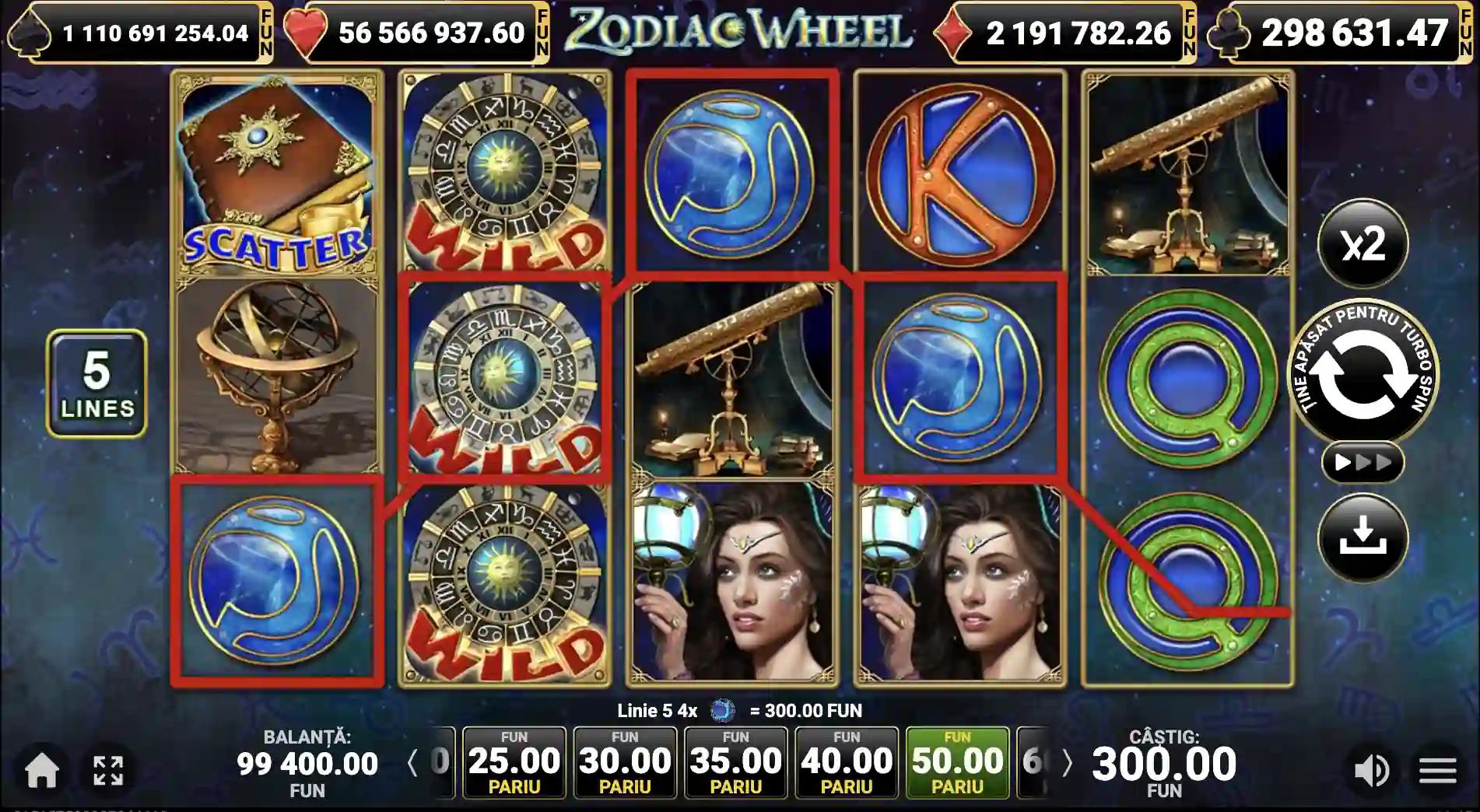Activate the green 50.00 PARIU bet
The width and height of the screenshot is (1480, 812).
(x=956, y=762)
